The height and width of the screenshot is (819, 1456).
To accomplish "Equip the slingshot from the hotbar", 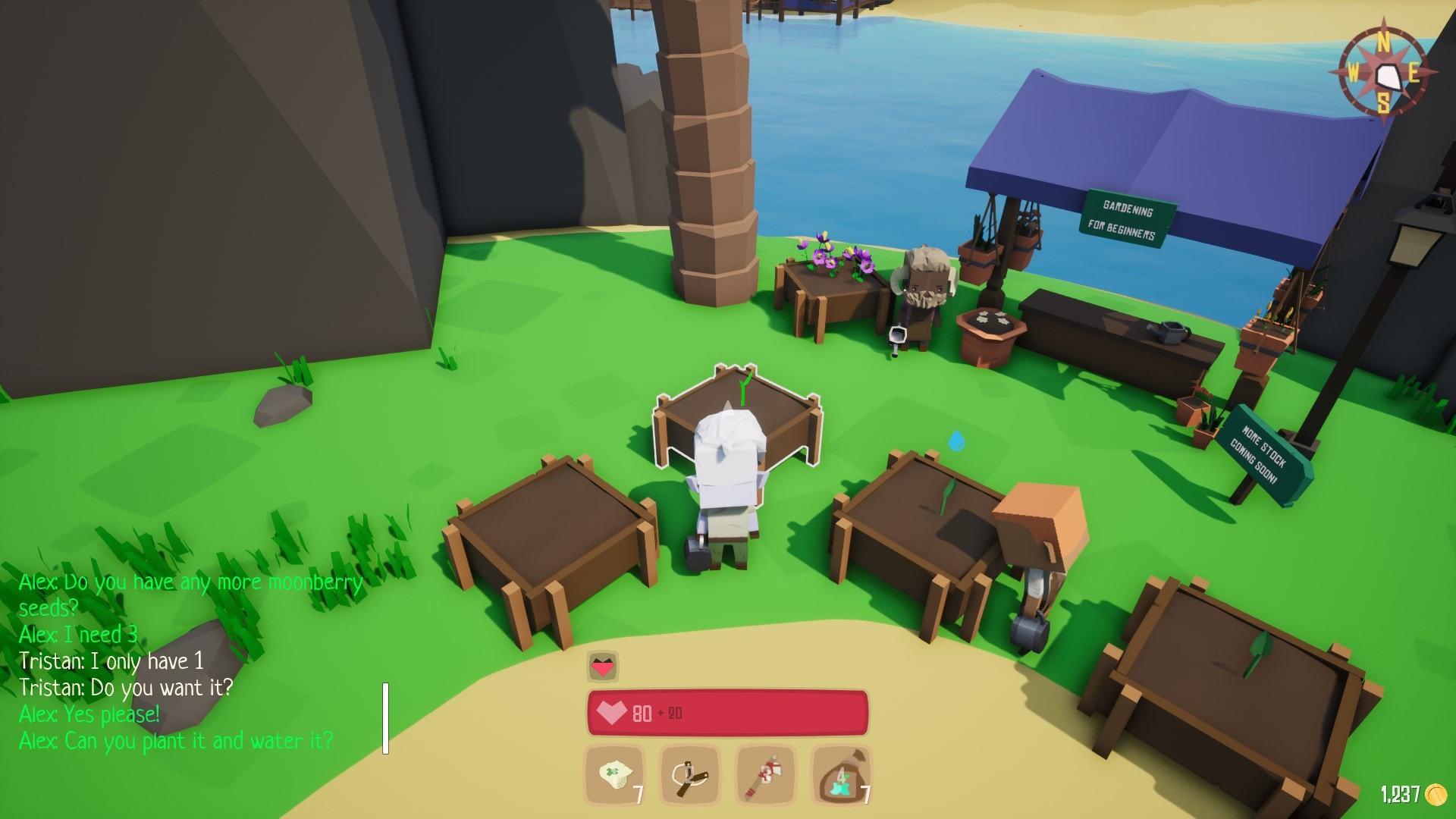I will tap(689, 775).
